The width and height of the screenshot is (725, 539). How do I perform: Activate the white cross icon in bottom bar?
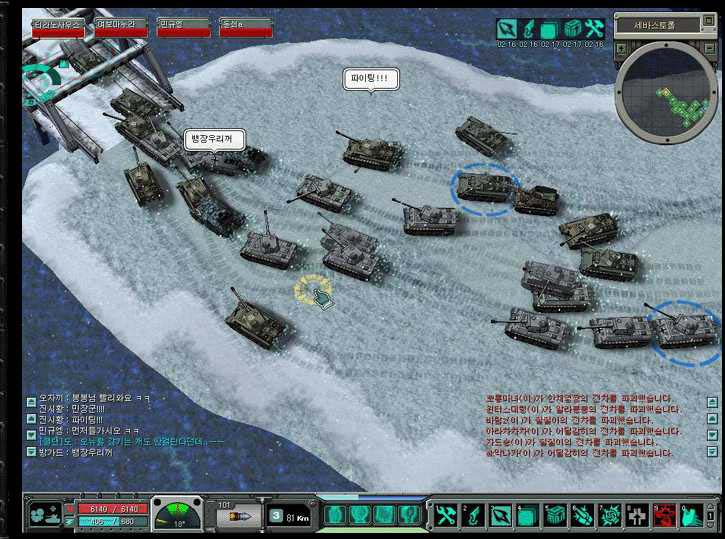(x=636, y=515)
